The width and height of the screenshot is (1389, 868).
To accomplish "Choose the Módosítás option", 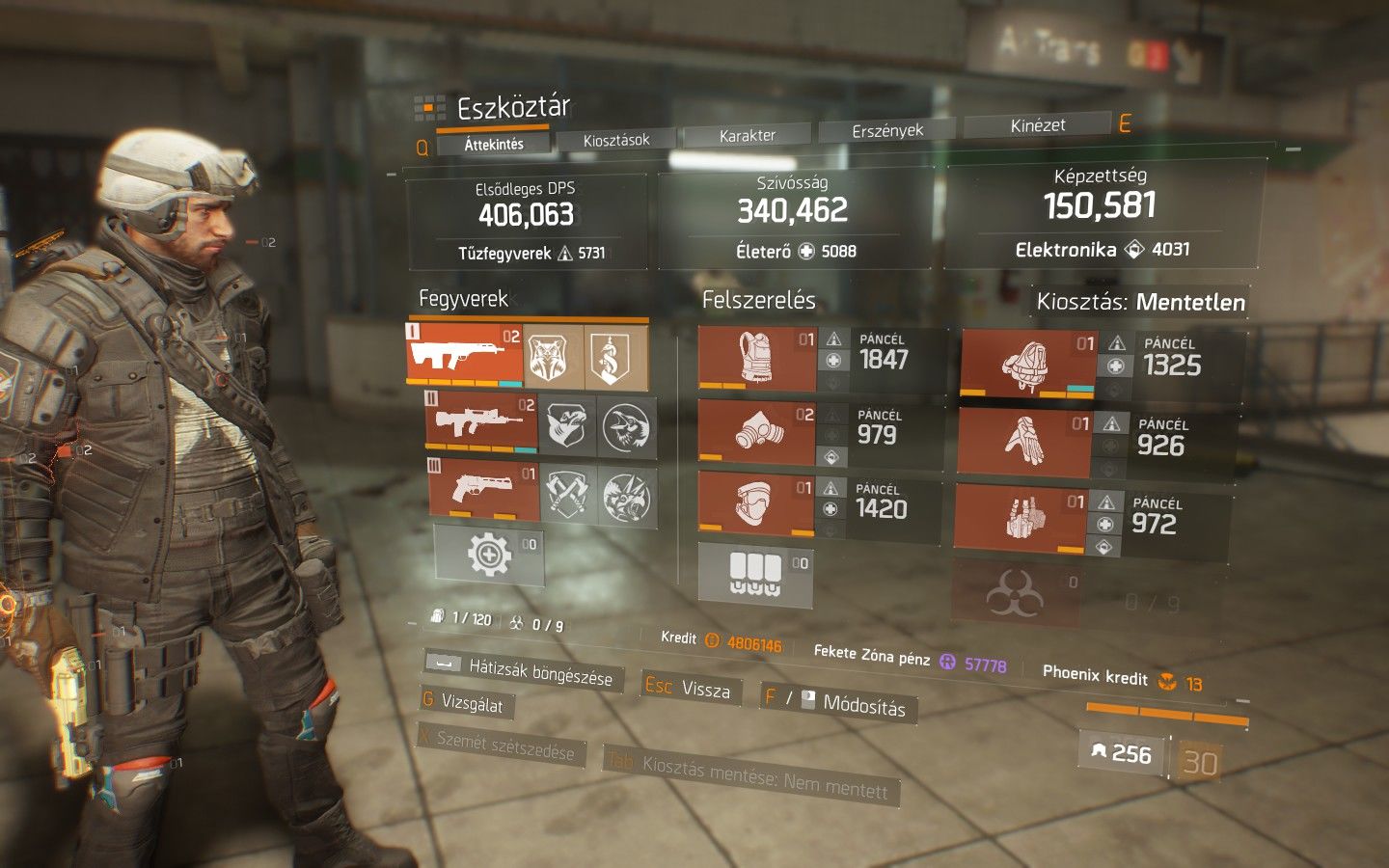I will (x=837, y=702).
